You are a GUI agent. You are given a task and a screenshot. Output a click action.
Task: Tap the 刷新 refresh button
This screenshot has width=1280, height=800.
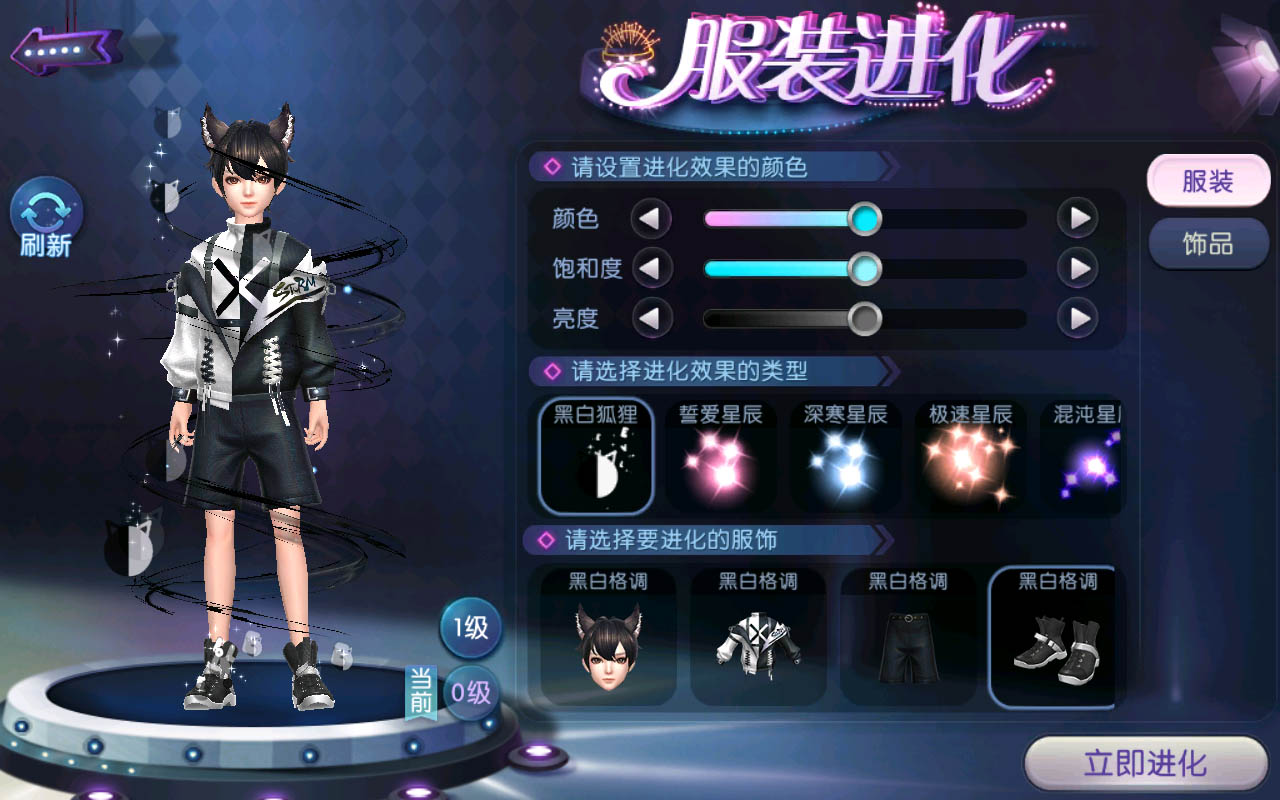pyautogui.click(x=46, y=217)
